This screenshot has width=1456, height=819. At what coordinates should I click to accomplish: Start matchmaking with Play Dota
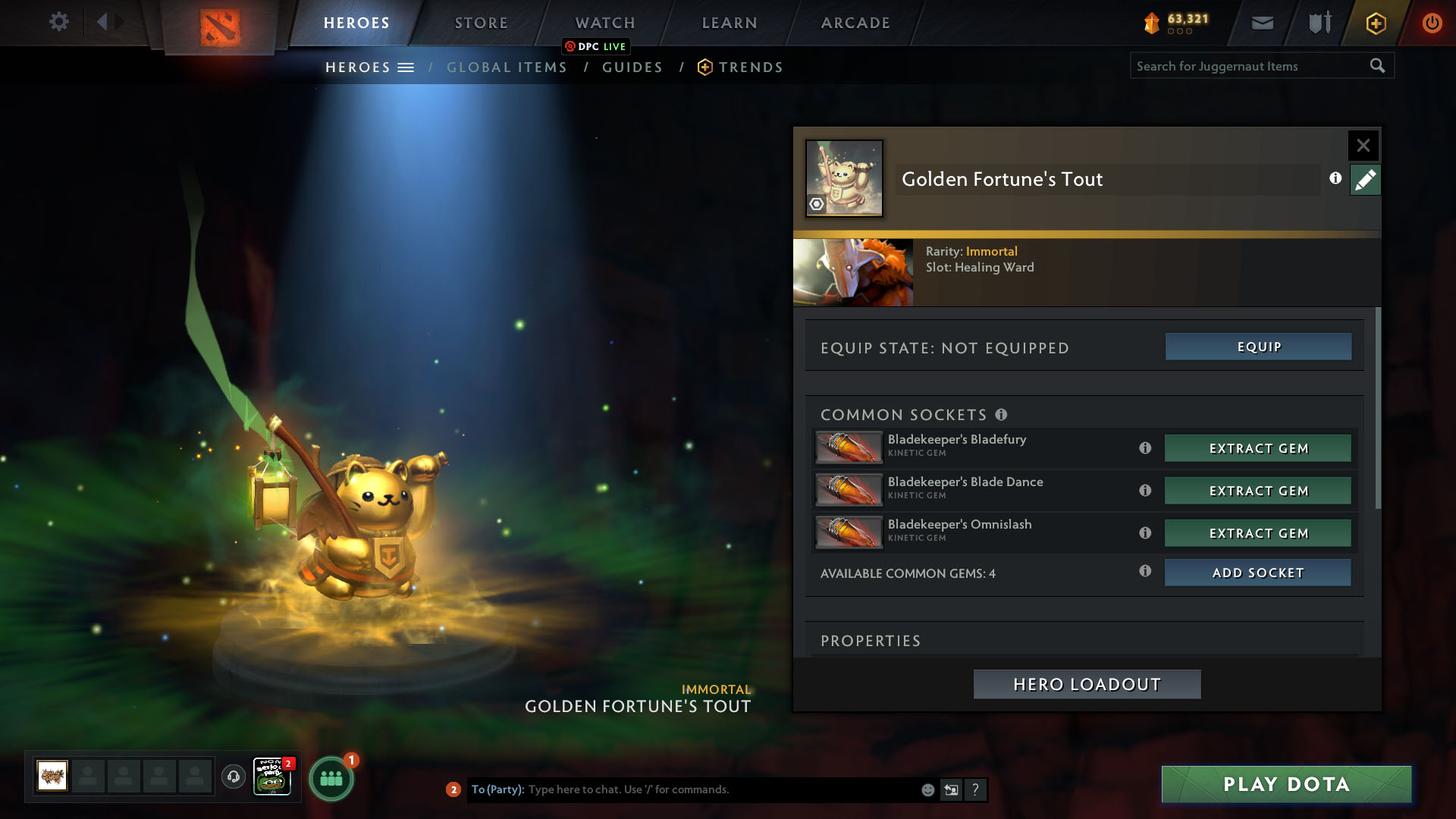(x=1286, y=784)
